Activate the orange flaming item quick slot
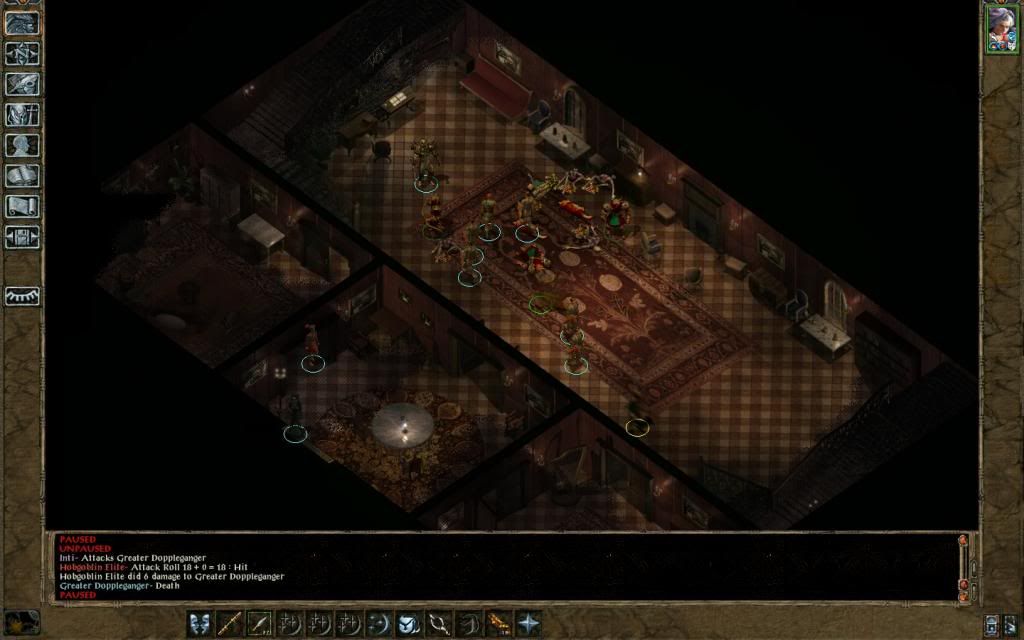This screenshot has height=640, width=1024. click(x=498, y=623)
